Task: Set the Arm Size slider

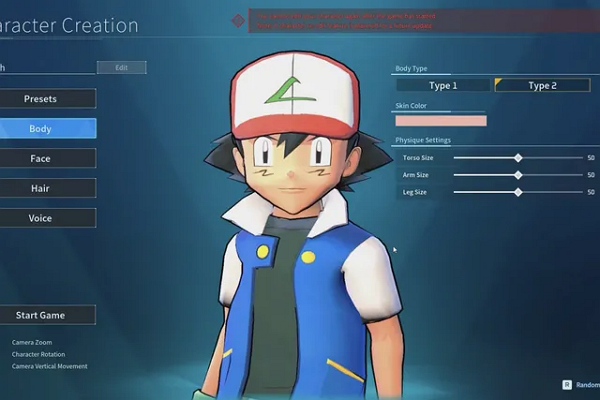Action: pyautogui.click(x=518, y=175)
